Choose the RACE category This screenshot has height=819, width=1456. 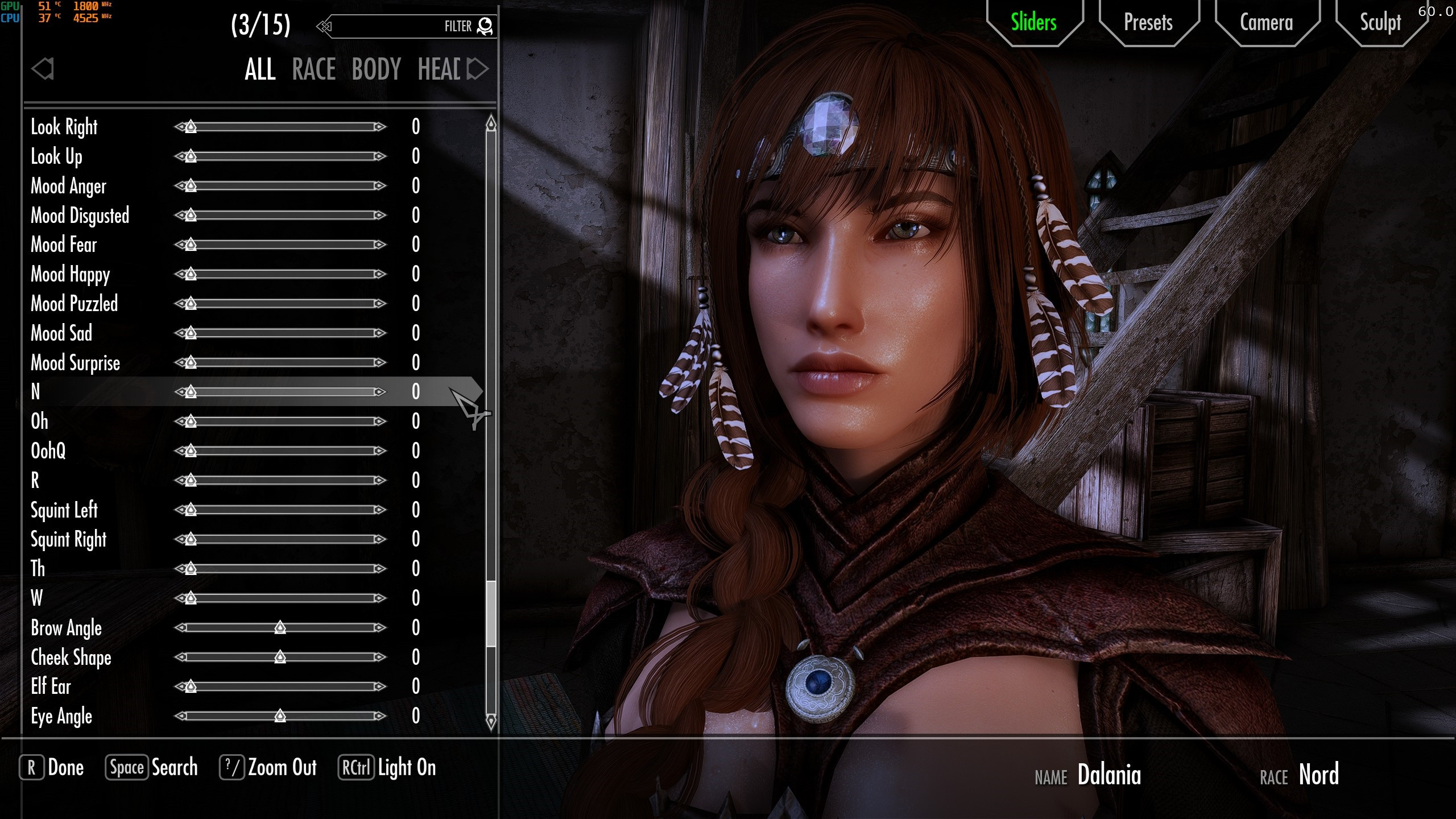coord(314,69)
